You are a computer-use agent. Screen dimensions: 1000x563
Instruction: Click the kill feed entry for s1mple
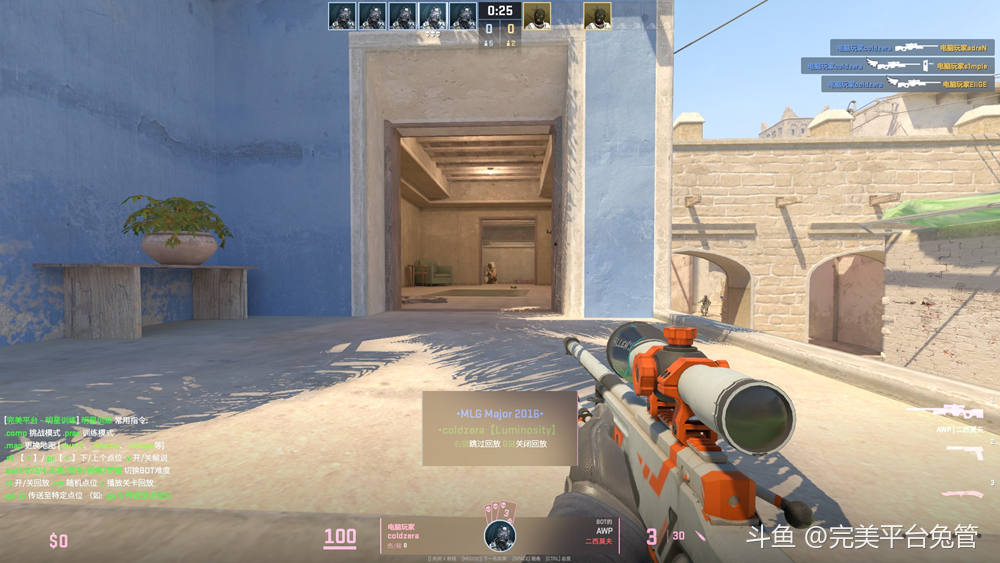pyautogui.click(x=897, y=66)
